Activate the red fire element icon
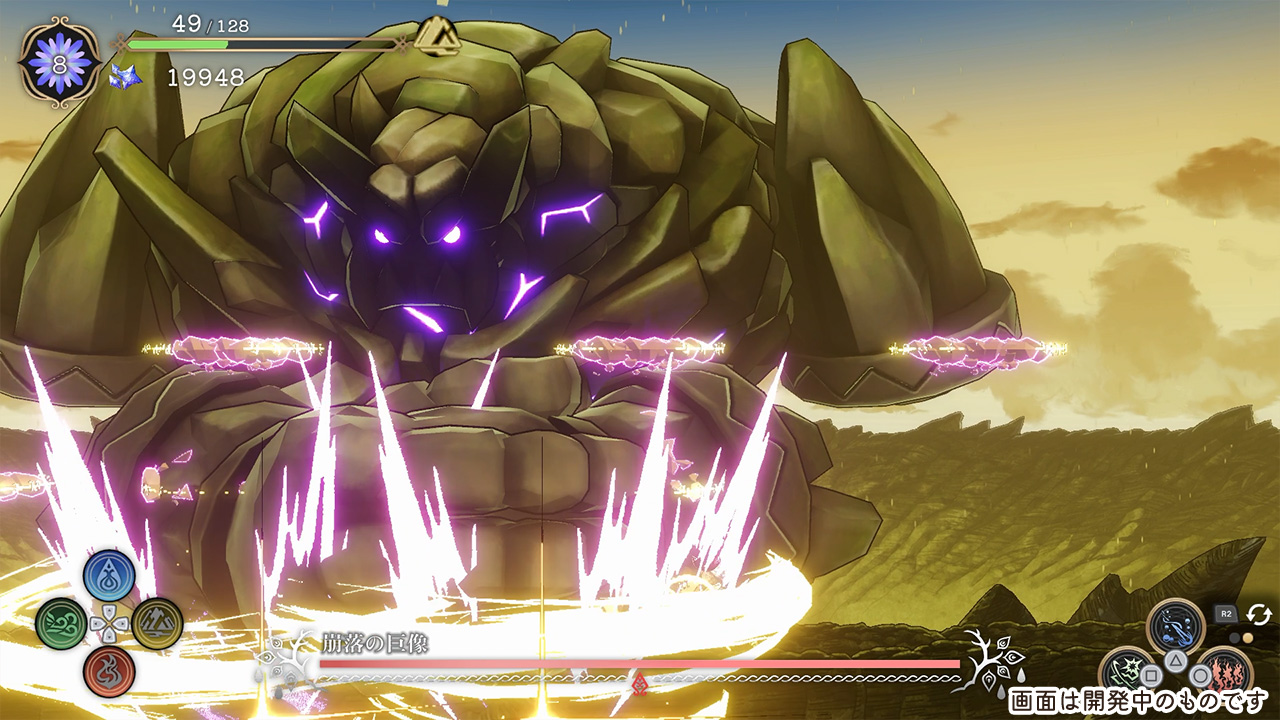The image size is (1280, 720). 109,671
